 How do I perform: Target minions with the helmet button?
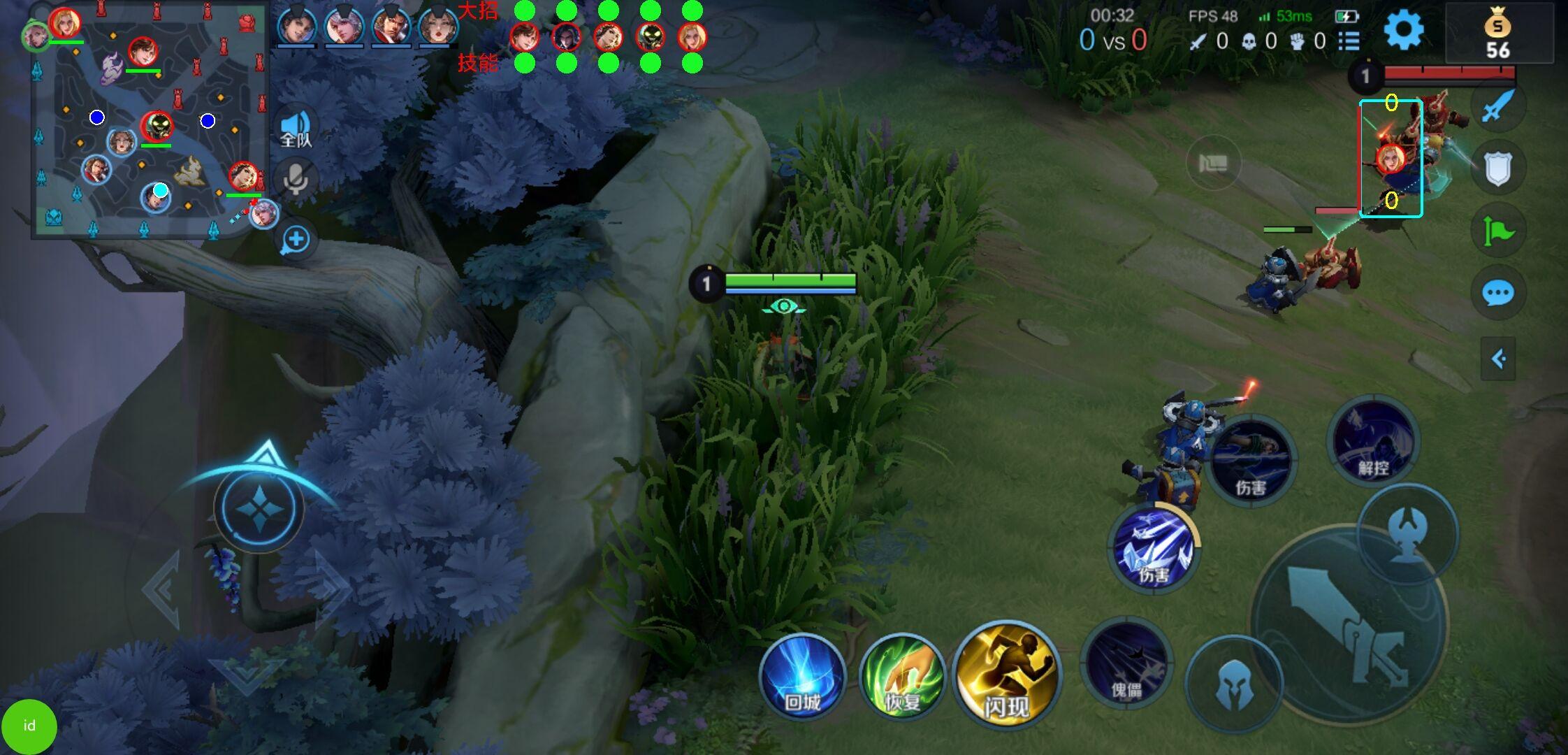(x=1233, y=684)
